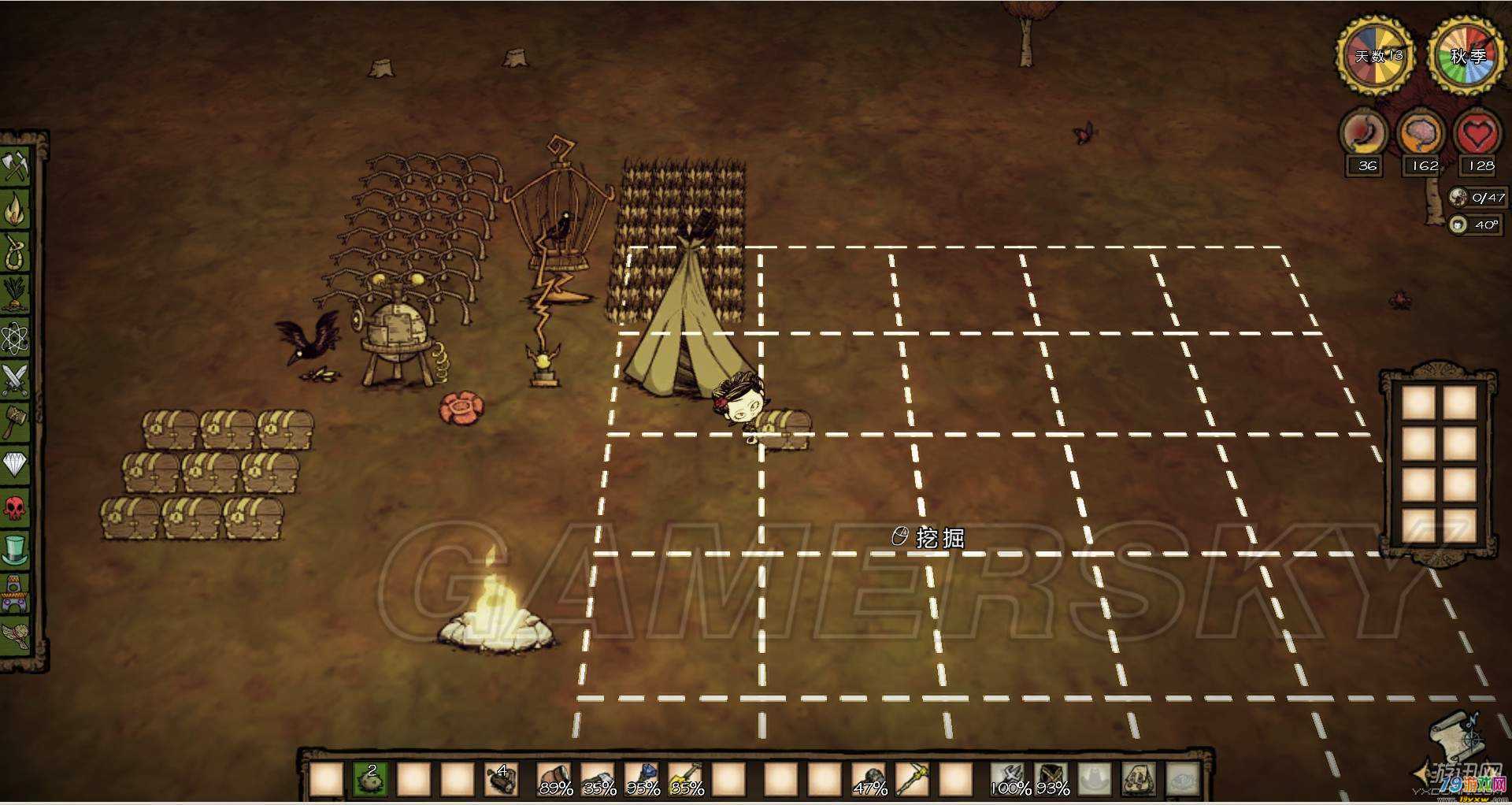Select the log stack of 4
This screenshot has width=1512, height=805.
pos(502,779)
